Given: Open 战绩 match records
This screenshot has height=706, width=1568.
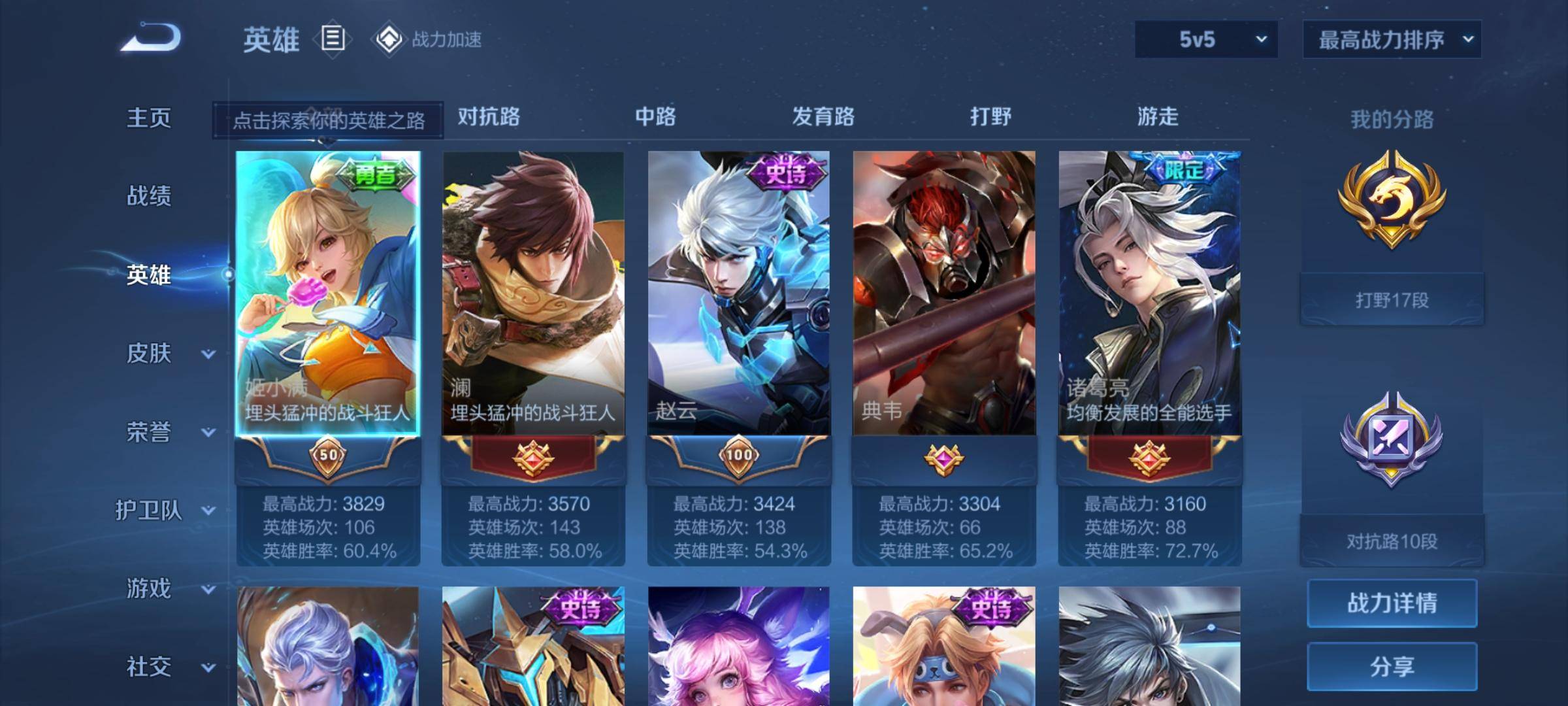Looking at the screenshot, I should click(149, 195).
